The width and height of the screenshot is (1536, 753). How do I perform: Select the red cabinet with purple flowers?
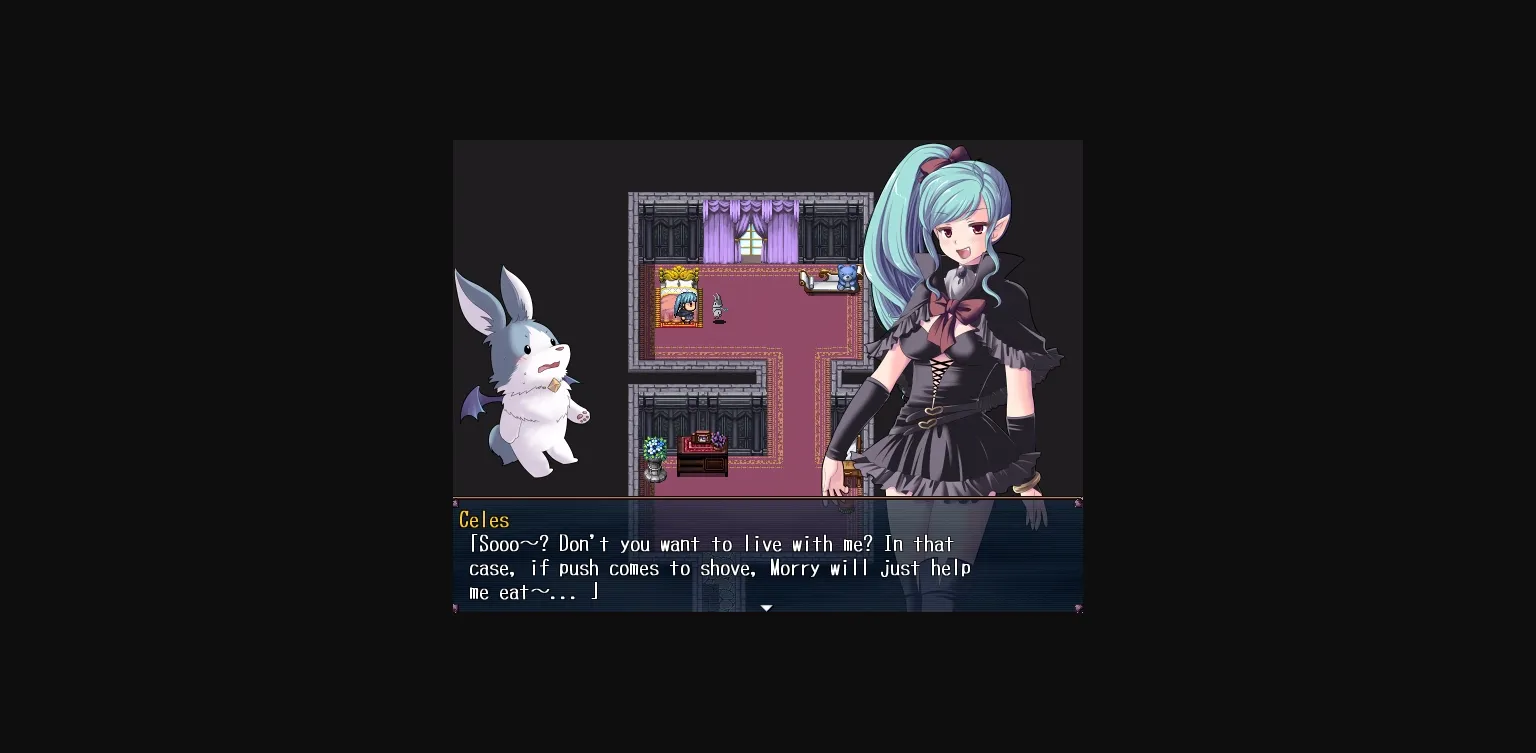click(x=703, y=443)
